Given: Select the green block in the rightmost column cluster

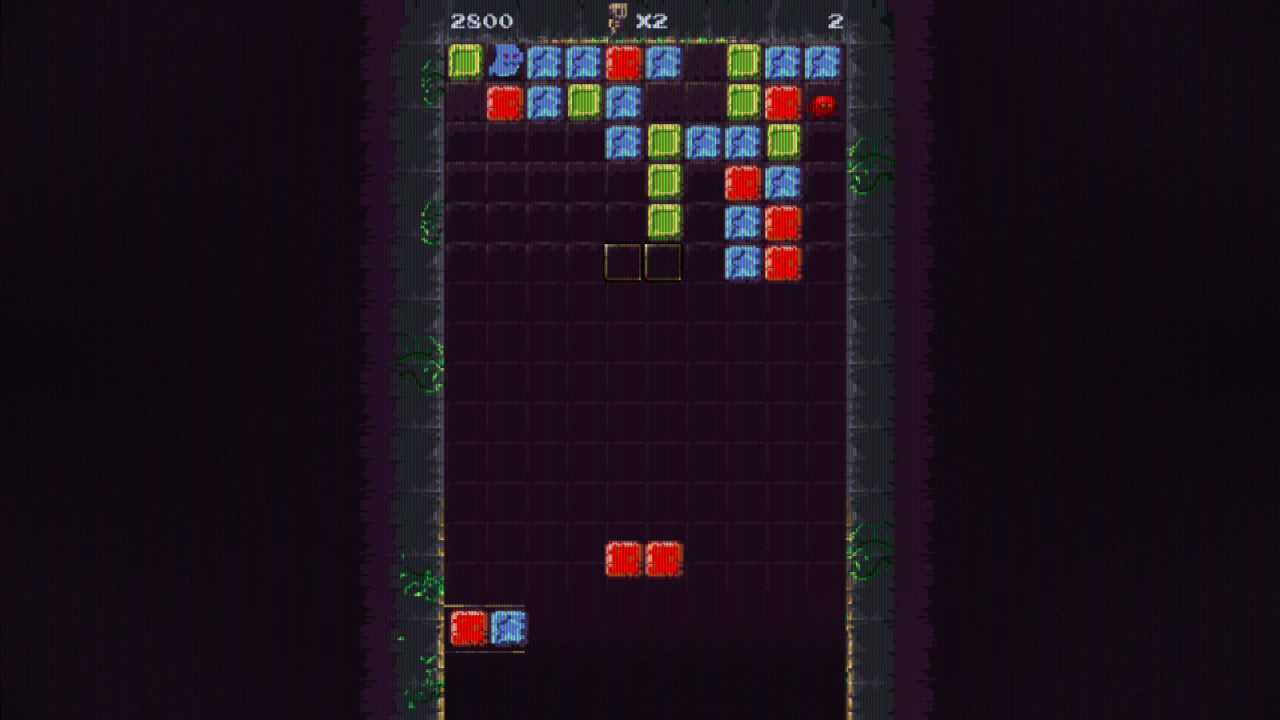Looking at the screenshot, I should [x=782, y=141].
